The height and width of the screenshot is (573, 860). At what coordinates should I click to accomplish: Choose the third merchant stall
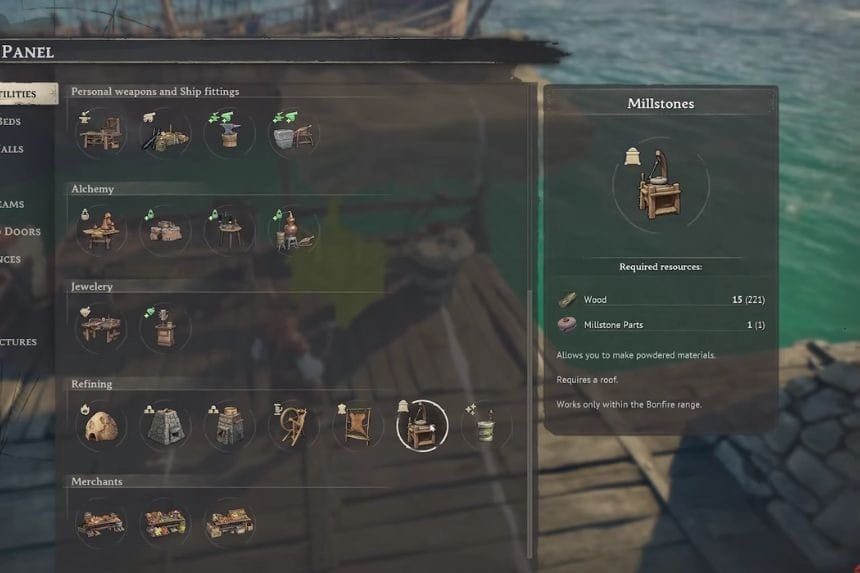[x=229, y=523]
